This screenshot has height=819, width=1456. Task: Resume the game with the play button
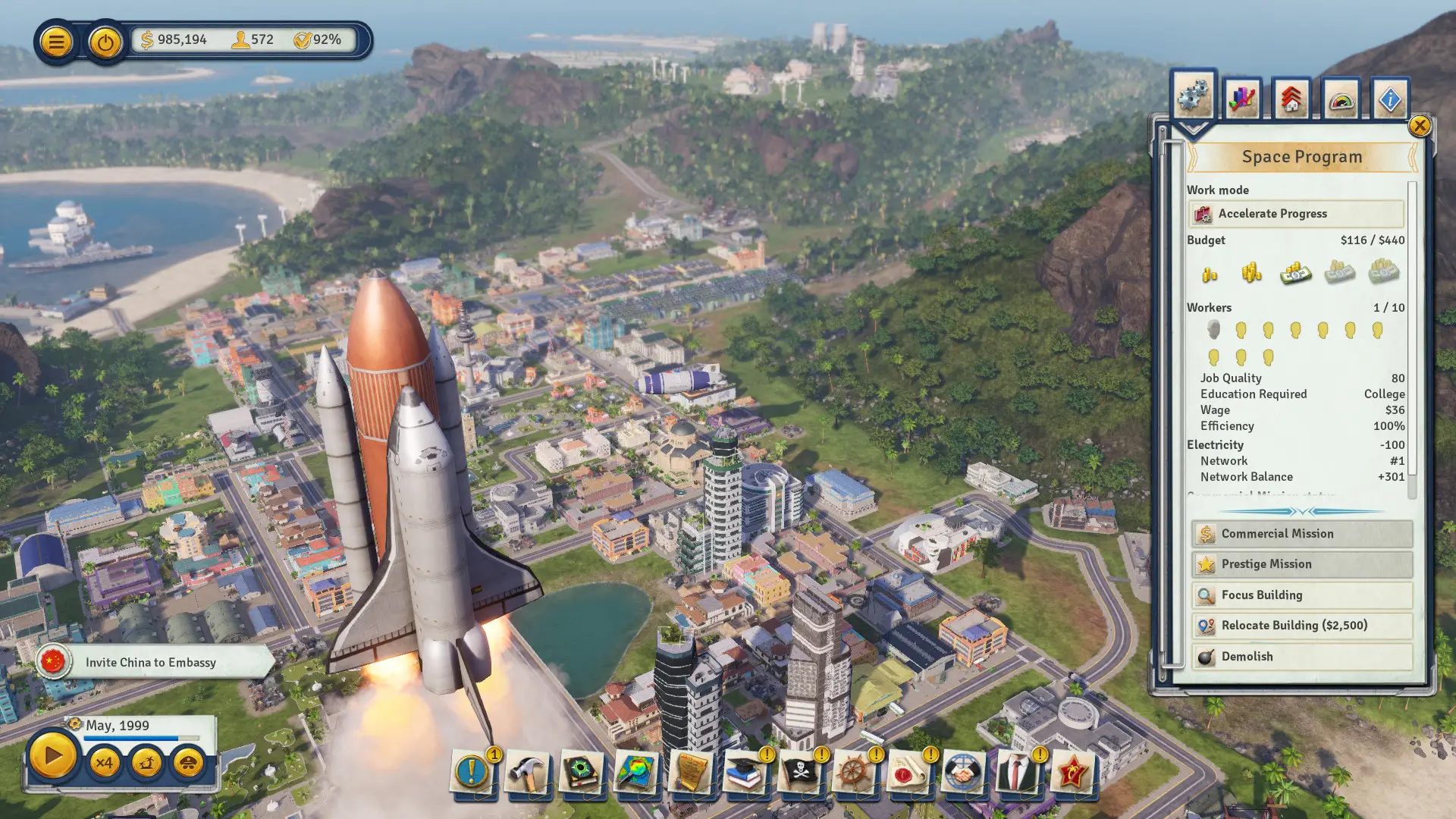(52, 756)
